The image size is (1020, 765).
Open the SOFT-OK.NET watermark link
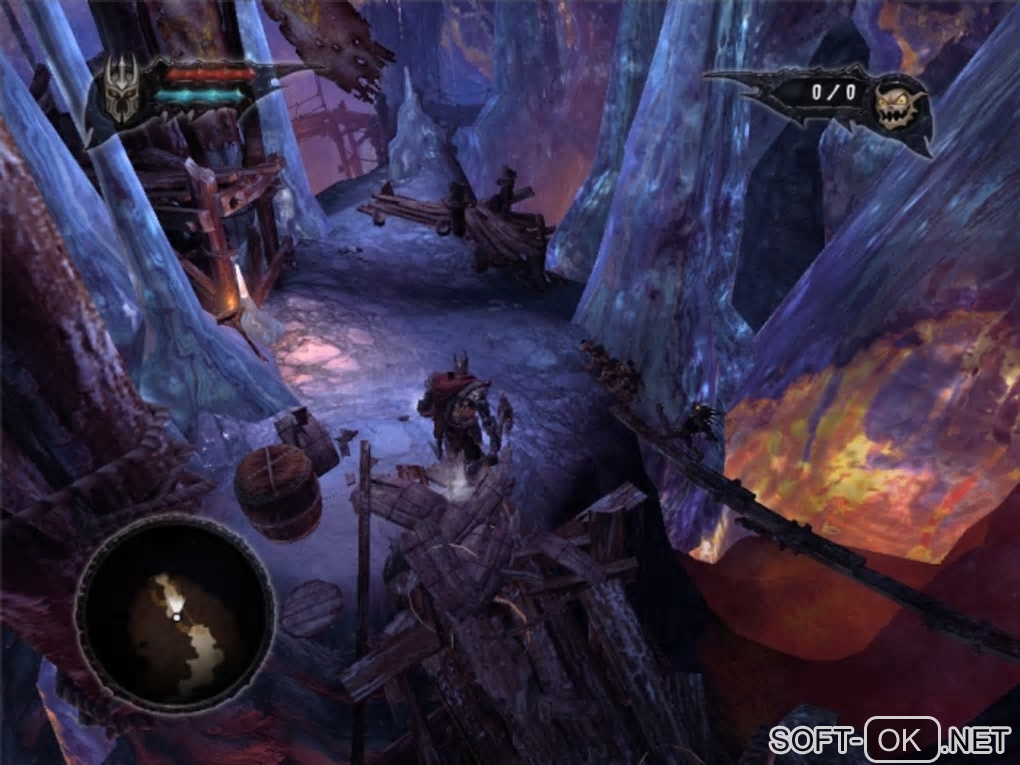click(x=890, y=741)
